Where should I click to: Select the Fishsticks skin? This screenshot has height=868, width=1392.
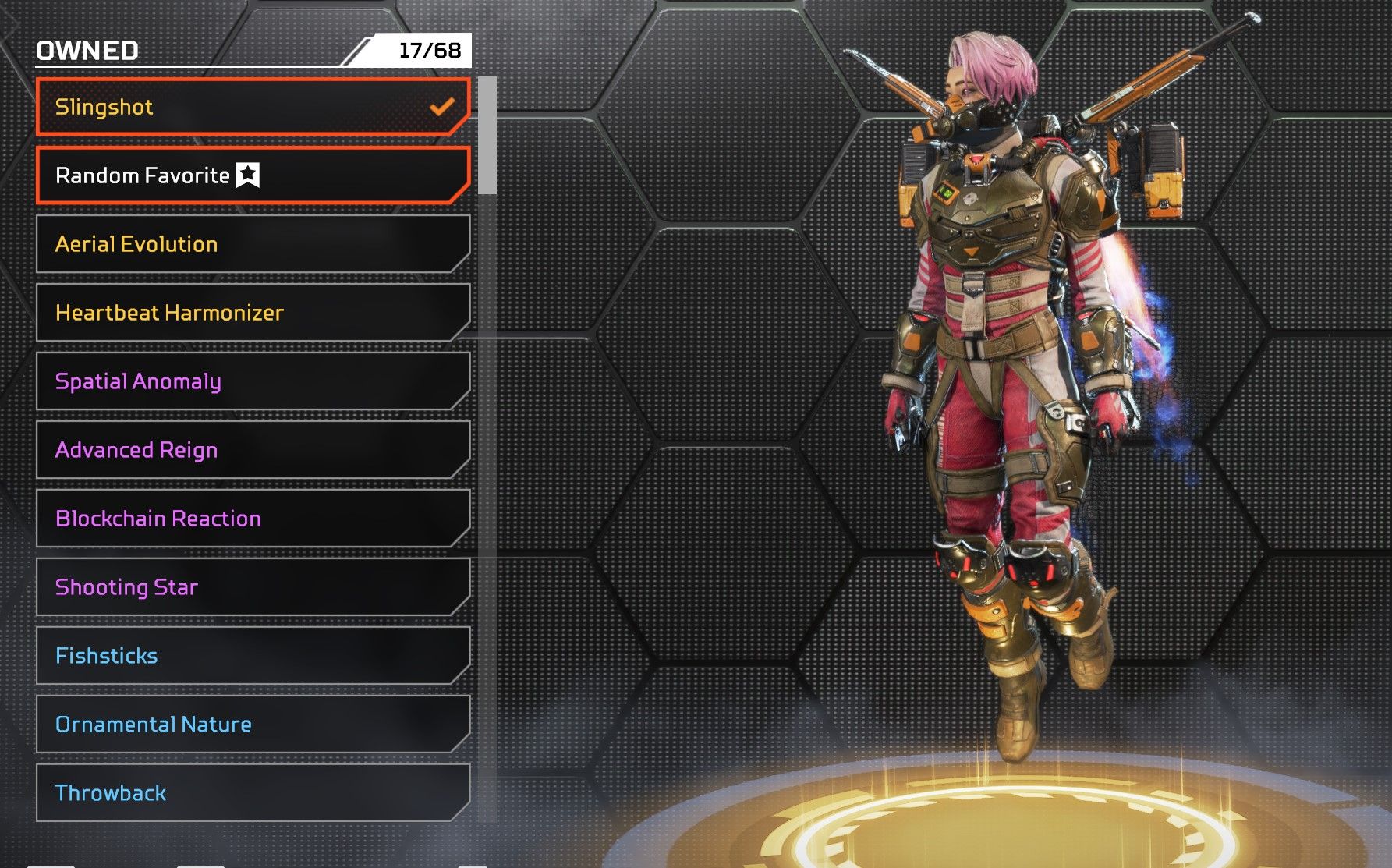click(253, 656)
